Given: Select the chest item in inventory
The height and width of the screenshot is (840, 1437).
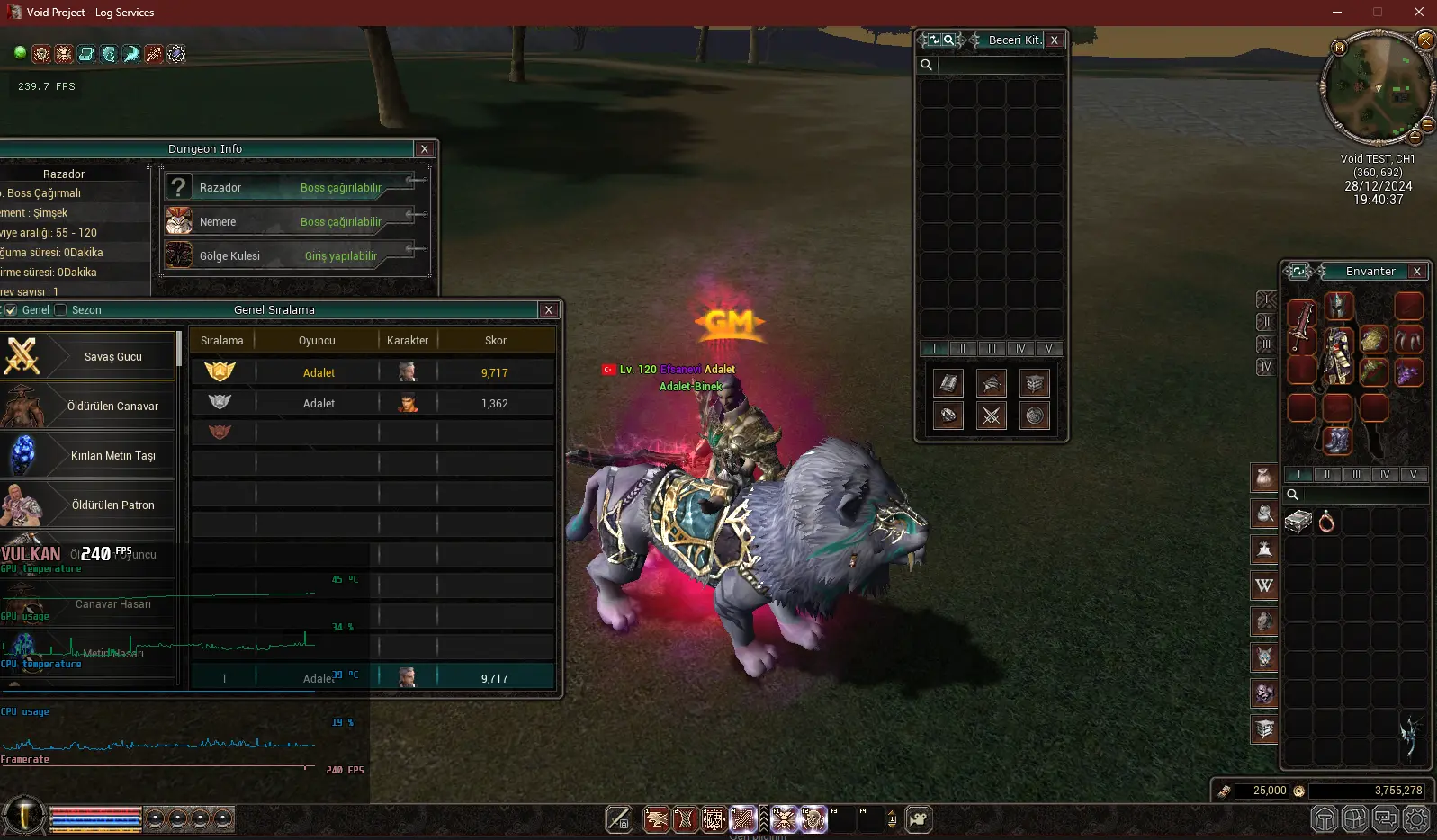Looking at the screenshot, I should (x=1298, y=522).
